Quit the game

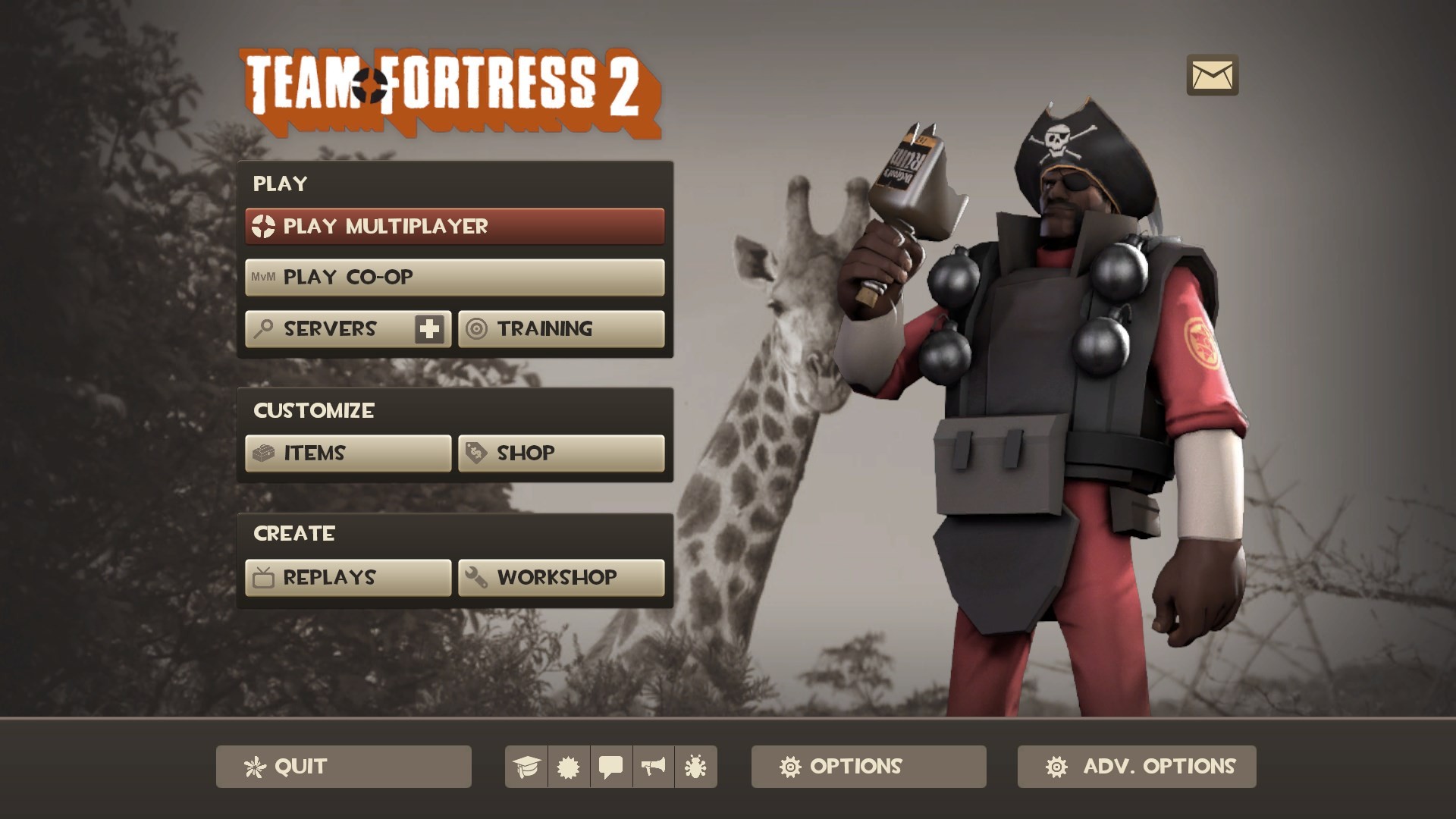coord(343,767)
